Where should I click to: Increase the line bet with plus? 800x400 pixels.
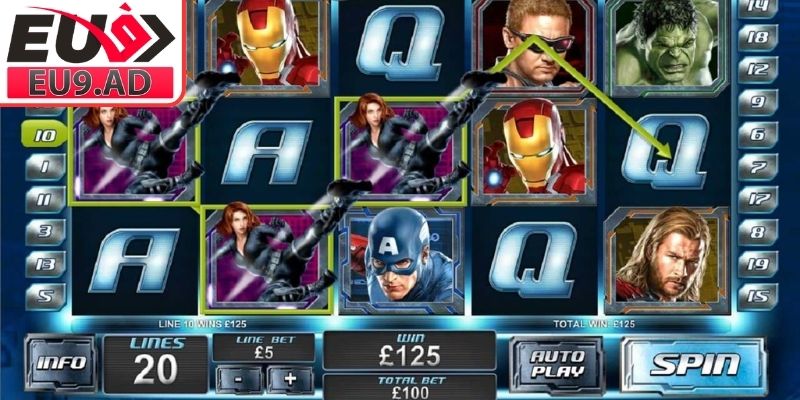point(291,379)
